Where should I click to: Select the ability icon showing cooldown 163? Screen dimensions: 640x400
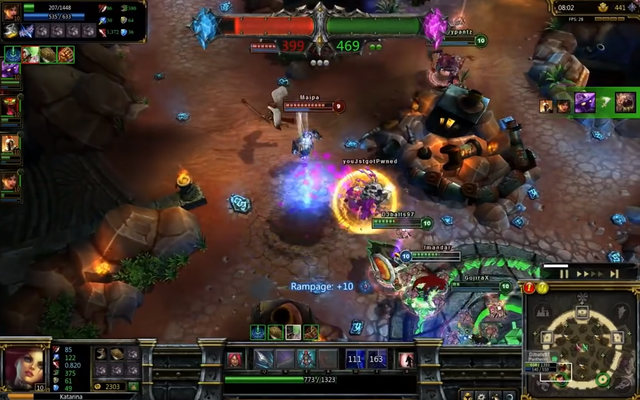click(376, 359)
